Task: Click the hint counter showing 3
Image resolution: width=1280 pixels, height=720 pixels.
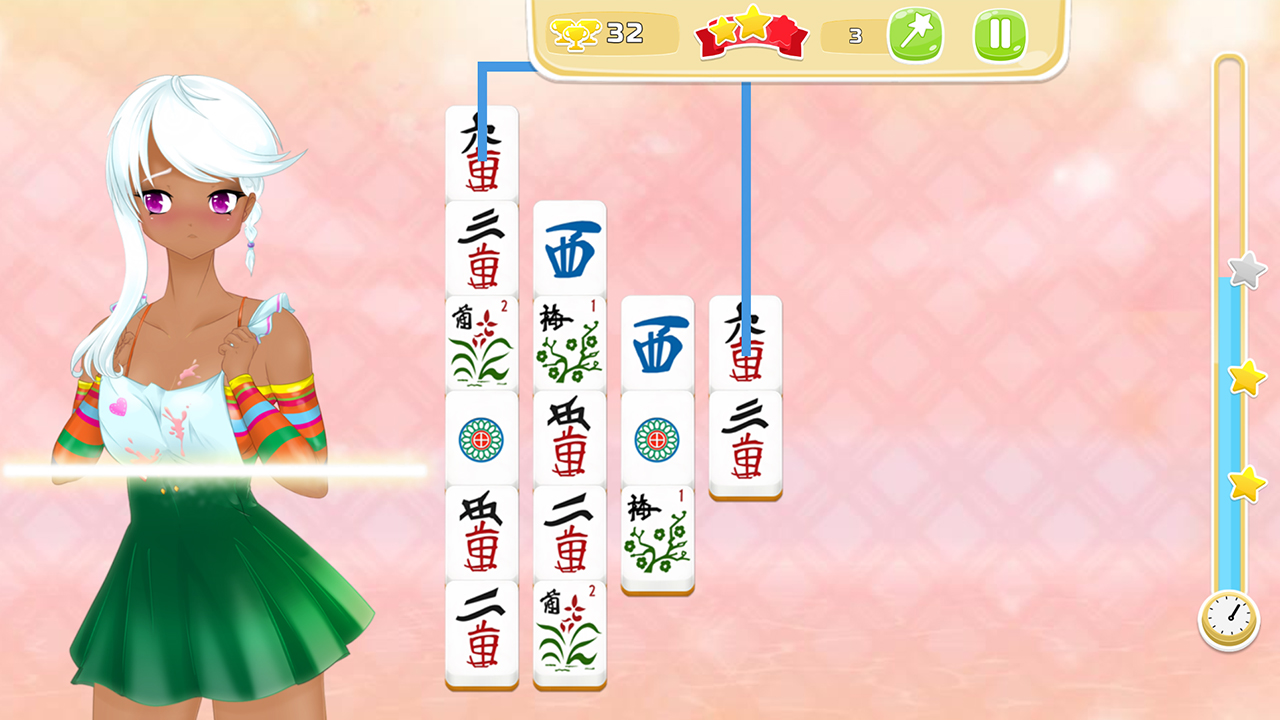Action: [x=854, y=36]
